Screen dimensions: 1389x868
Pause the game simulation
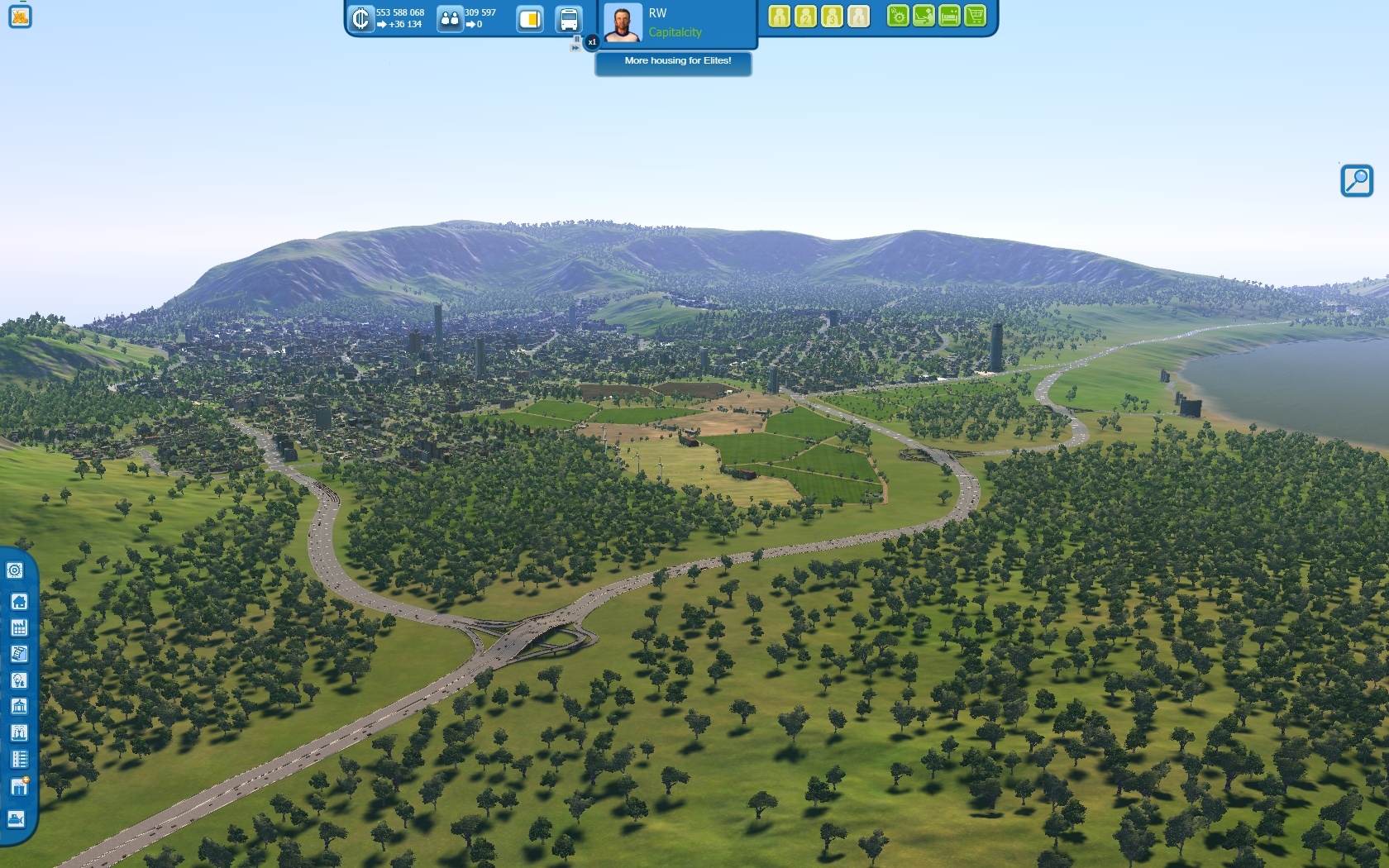576,39
